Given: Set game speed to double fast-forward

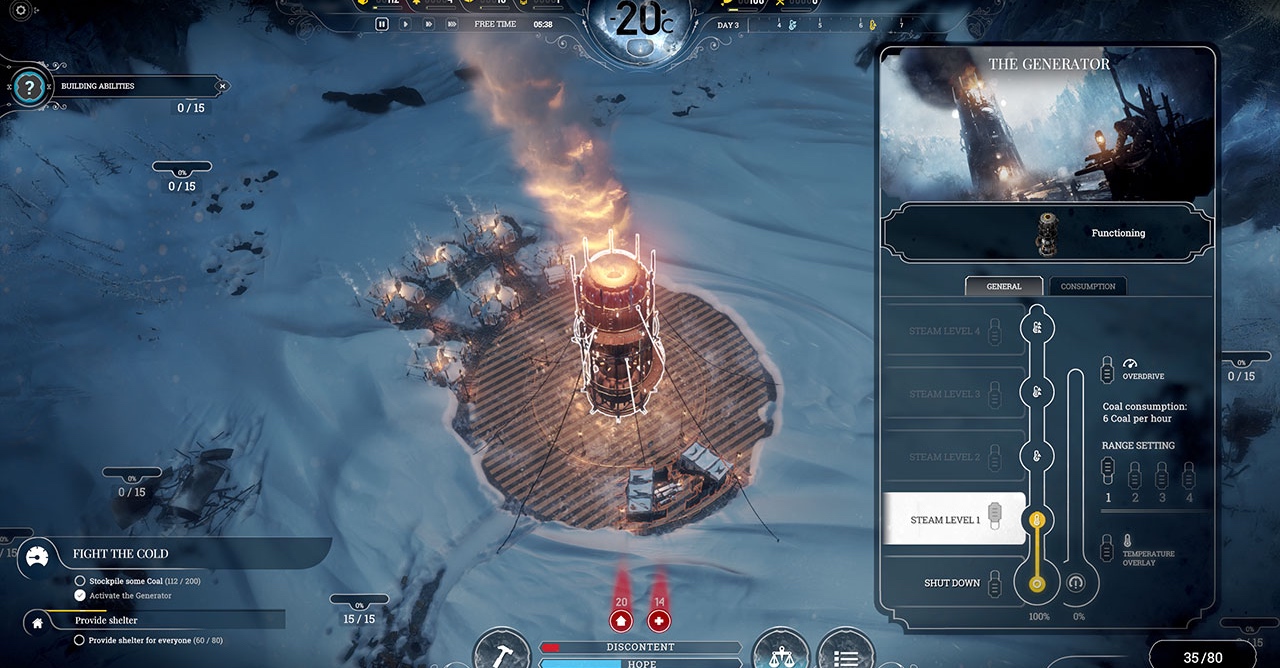Looking at the screenshot, I should click(429, 24).
